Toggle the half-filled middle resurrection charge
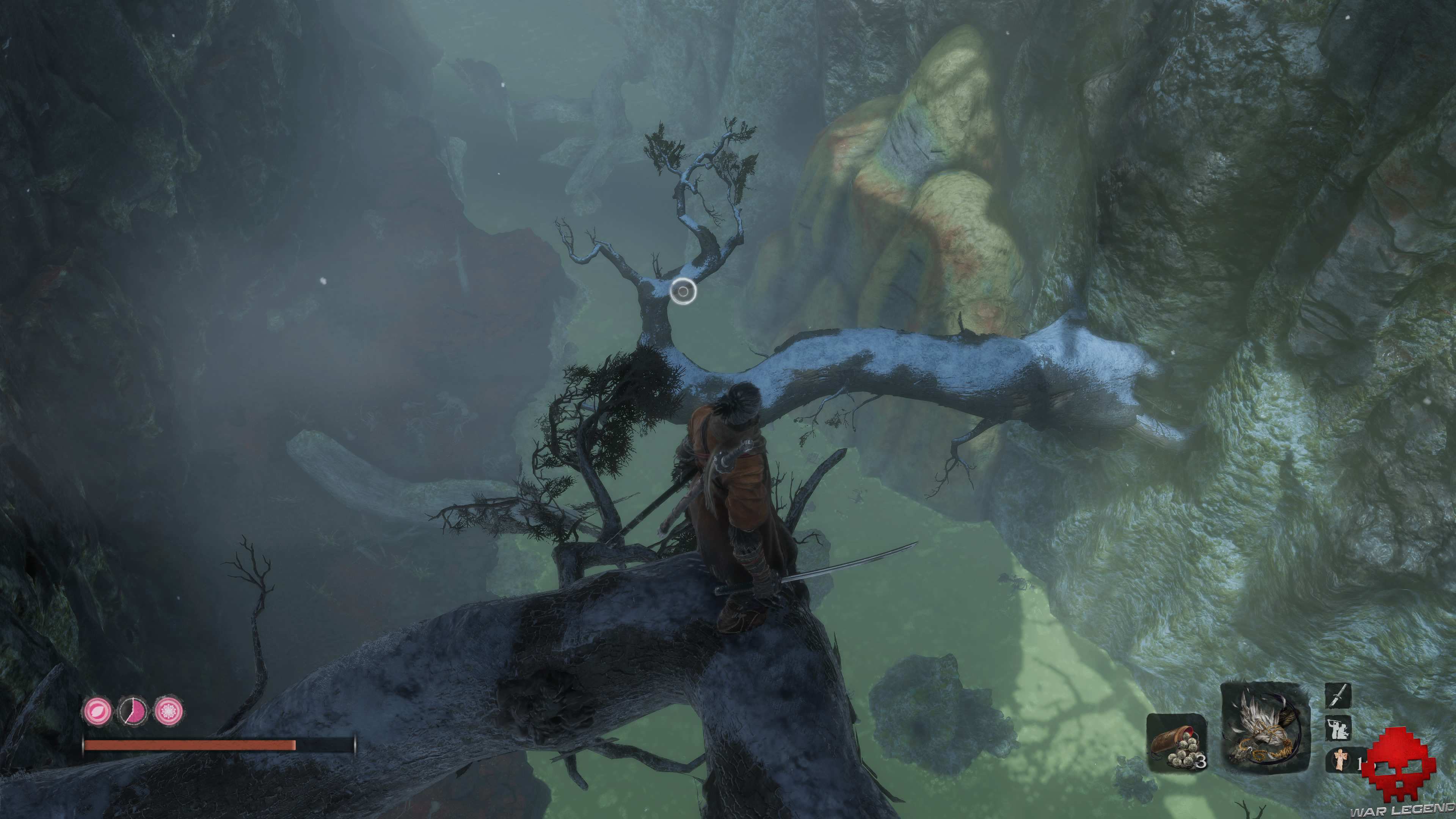The height and width of the screenshot is (819, 1456). pos(132,711)
